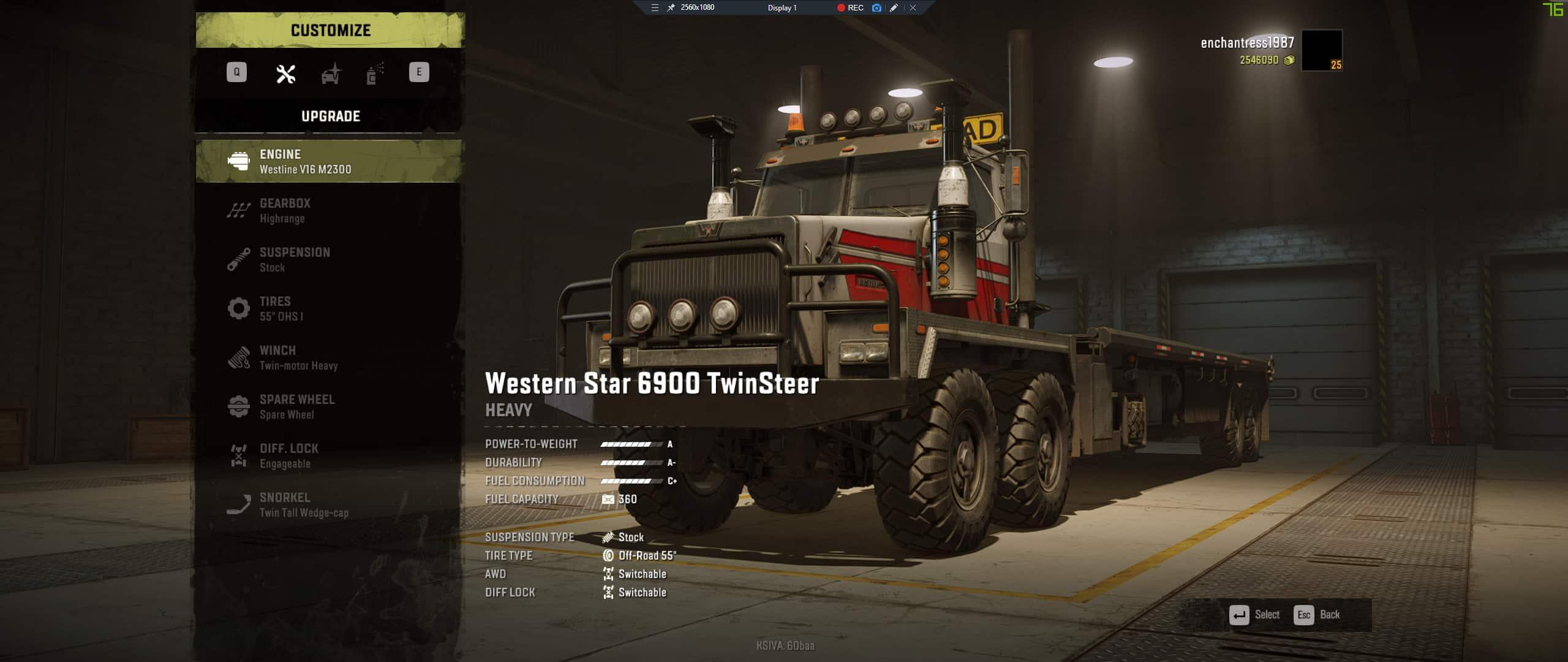This screenshot has height=662, width=1568.
Task: Select the Engine upgrade entry
Action: click(329, 161)
